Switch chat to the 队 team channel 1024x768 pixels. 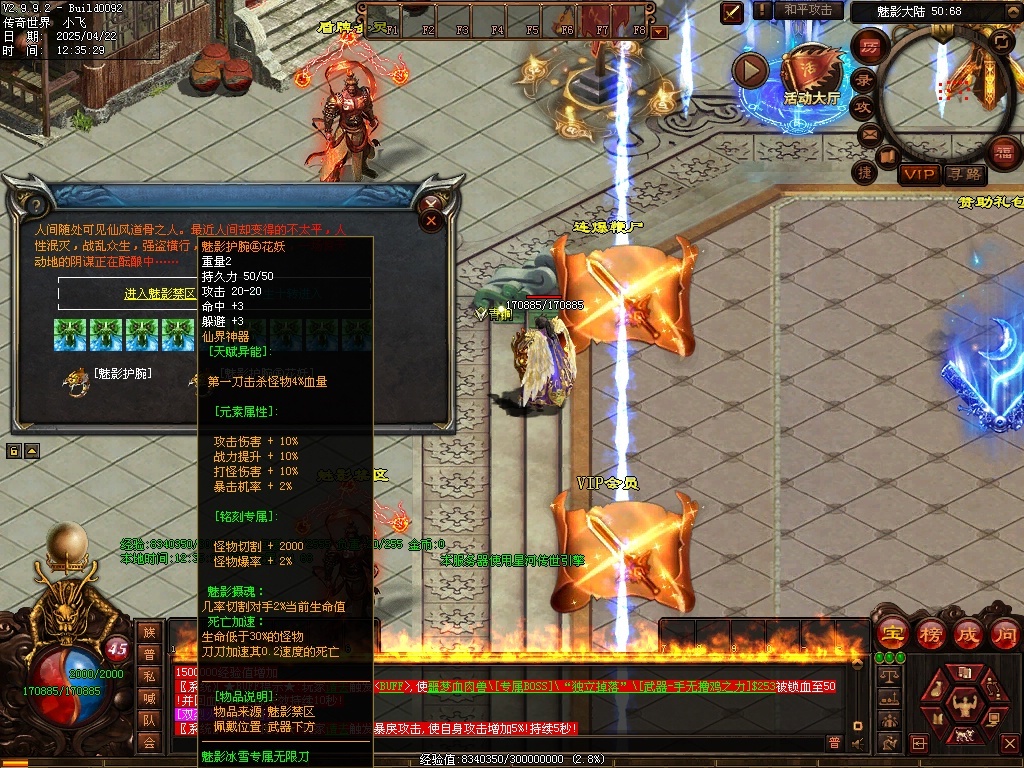(149, 720)
